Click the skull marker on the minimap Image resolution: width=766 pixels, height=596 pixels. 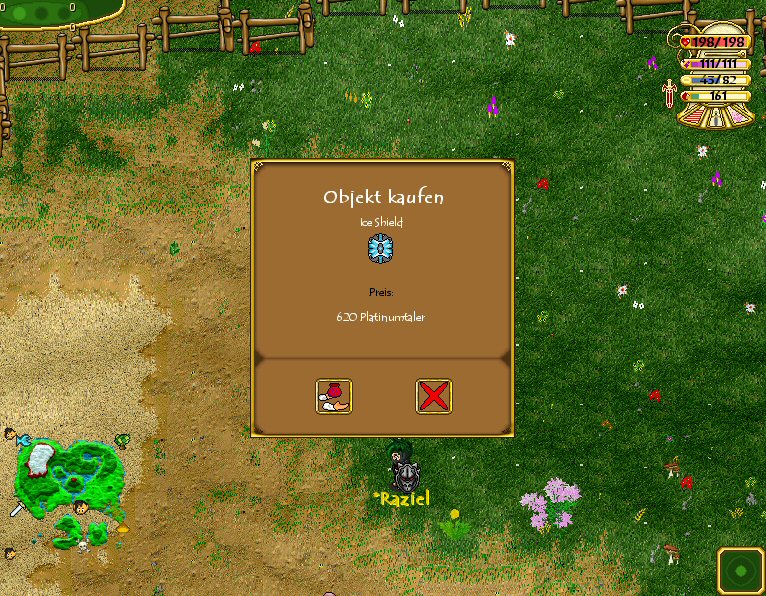tap(82, 546)
